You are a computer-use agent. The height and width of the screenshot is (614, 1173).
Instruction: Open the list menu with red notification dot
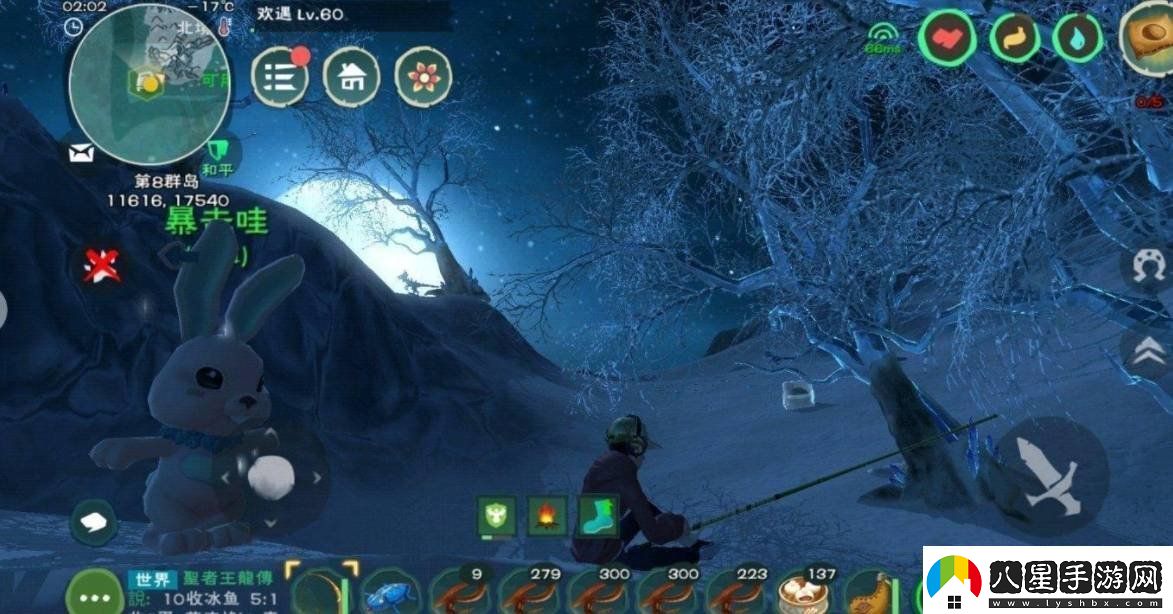(280, 78)
